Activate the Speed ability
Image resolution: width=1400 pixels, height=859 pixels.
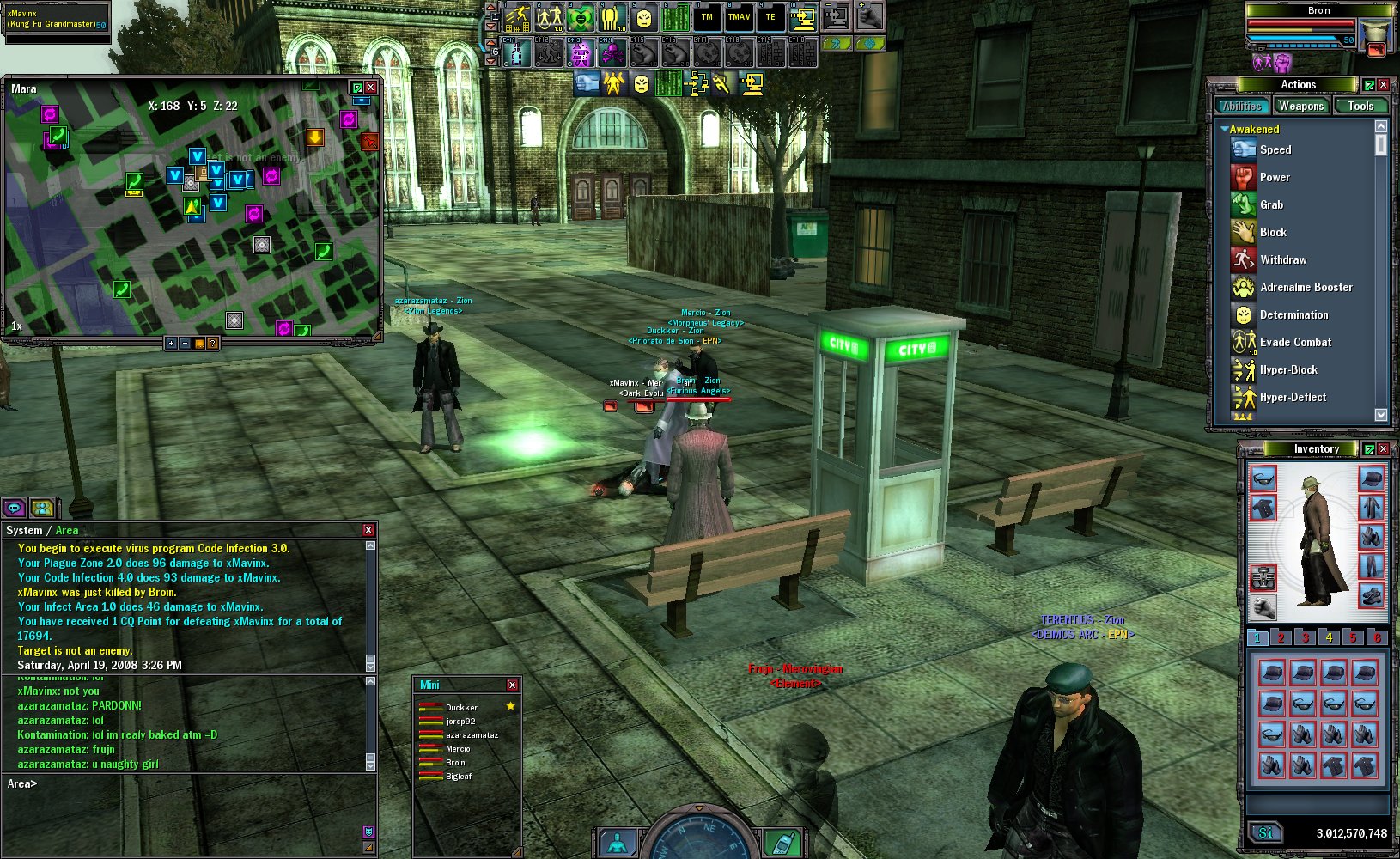click(1275, 149)
